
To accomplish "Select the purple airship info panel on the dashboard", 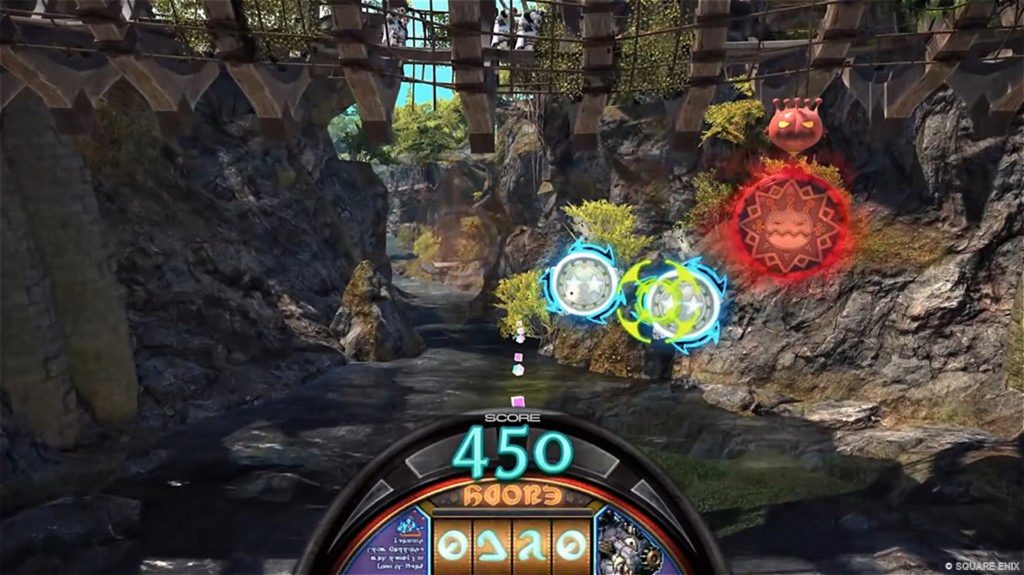I will coord(384,543).
